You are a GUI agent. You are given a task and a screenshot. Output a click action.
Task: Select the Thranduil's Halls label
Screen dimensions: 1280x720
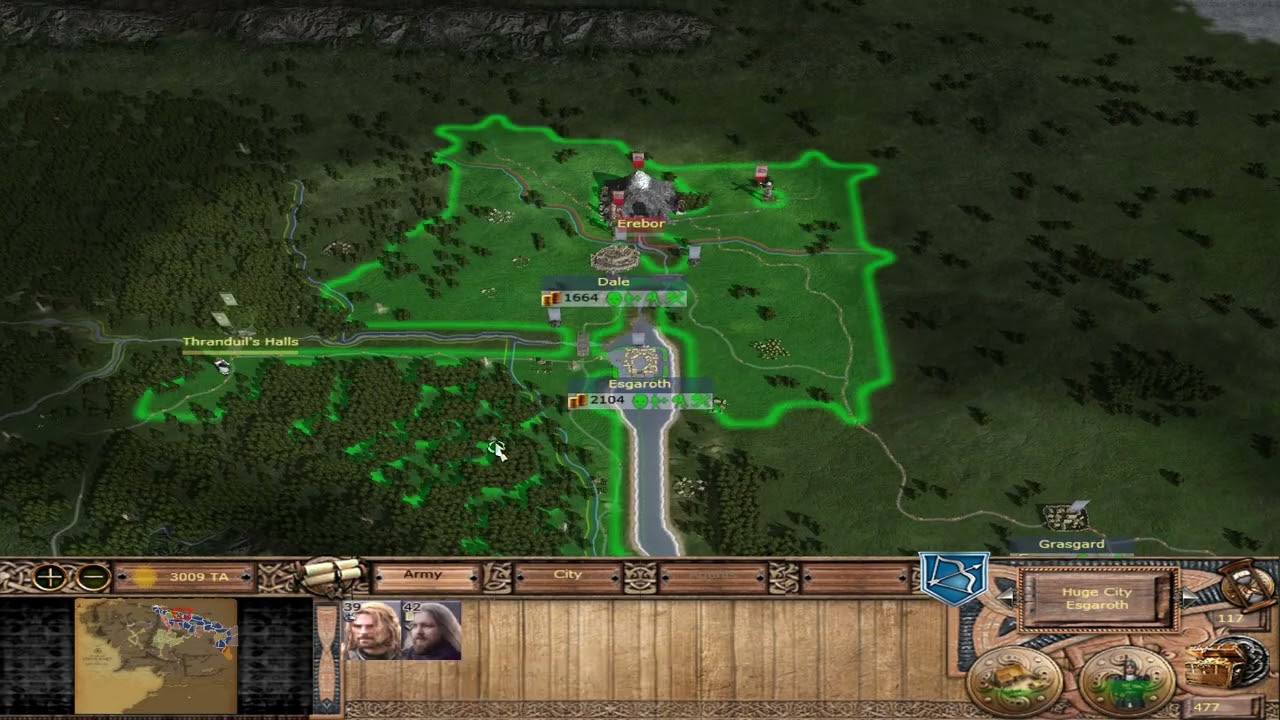click(x=240, y=342)
